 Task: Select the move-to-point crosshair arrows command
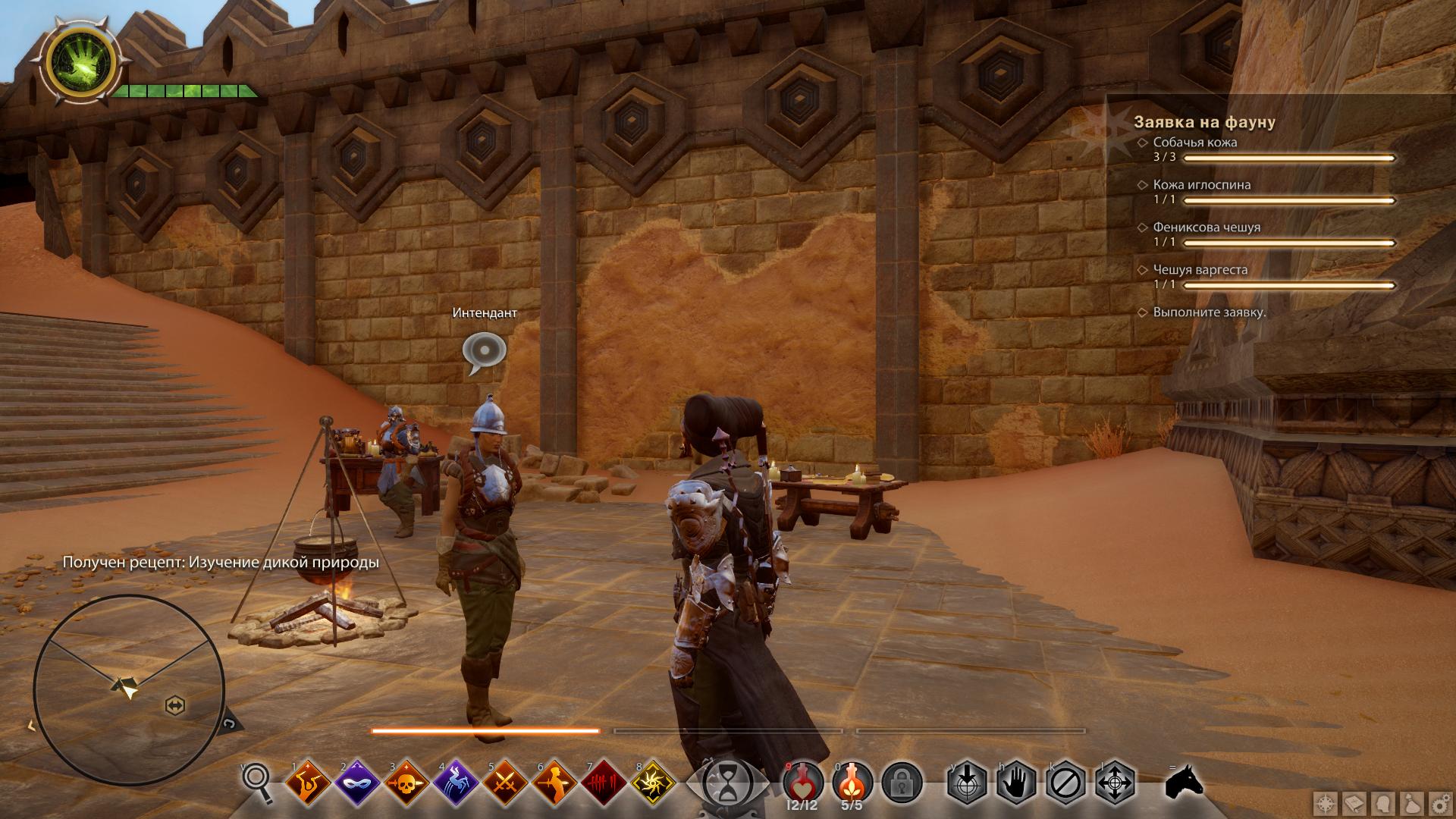point(1115,783)
